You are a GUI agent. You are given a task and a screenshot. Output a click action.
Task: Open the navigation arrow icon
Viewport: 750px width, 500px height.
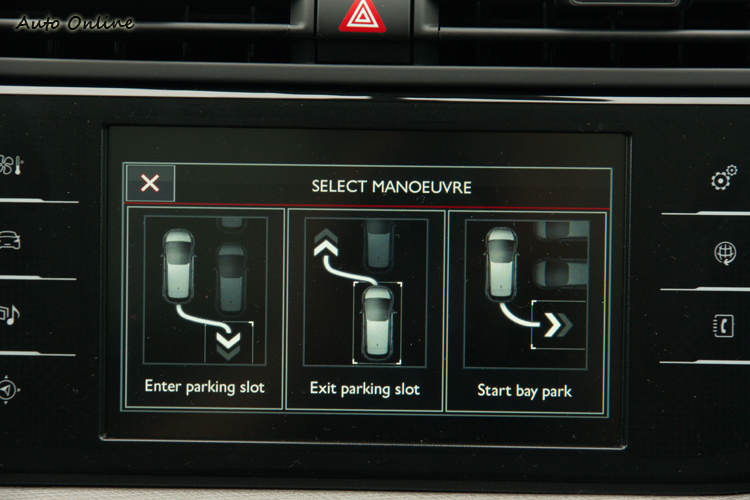point(8,389)
